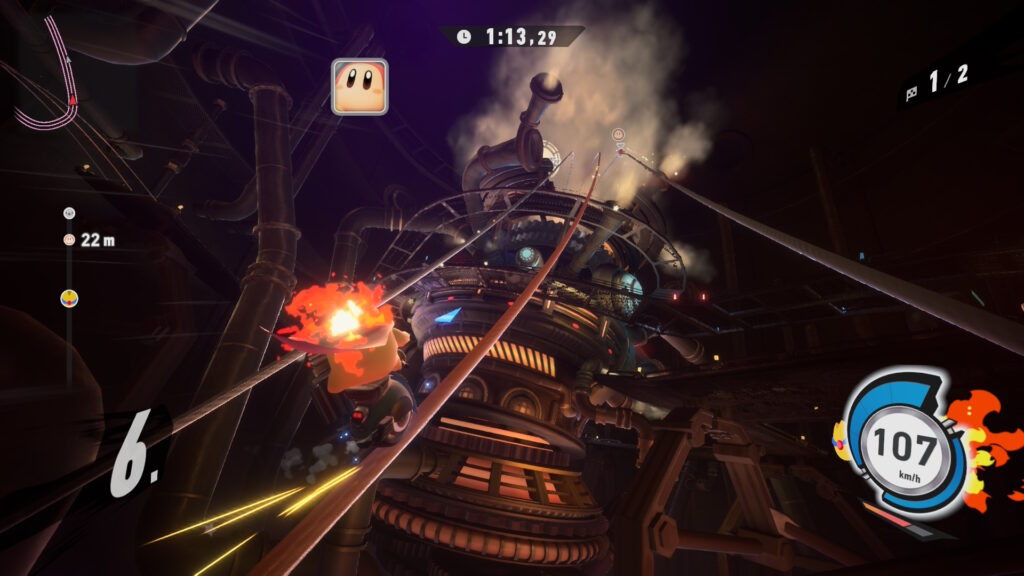Click the track minimap
The width and height of the screenshot is (1024, 576).
(52, 78)
